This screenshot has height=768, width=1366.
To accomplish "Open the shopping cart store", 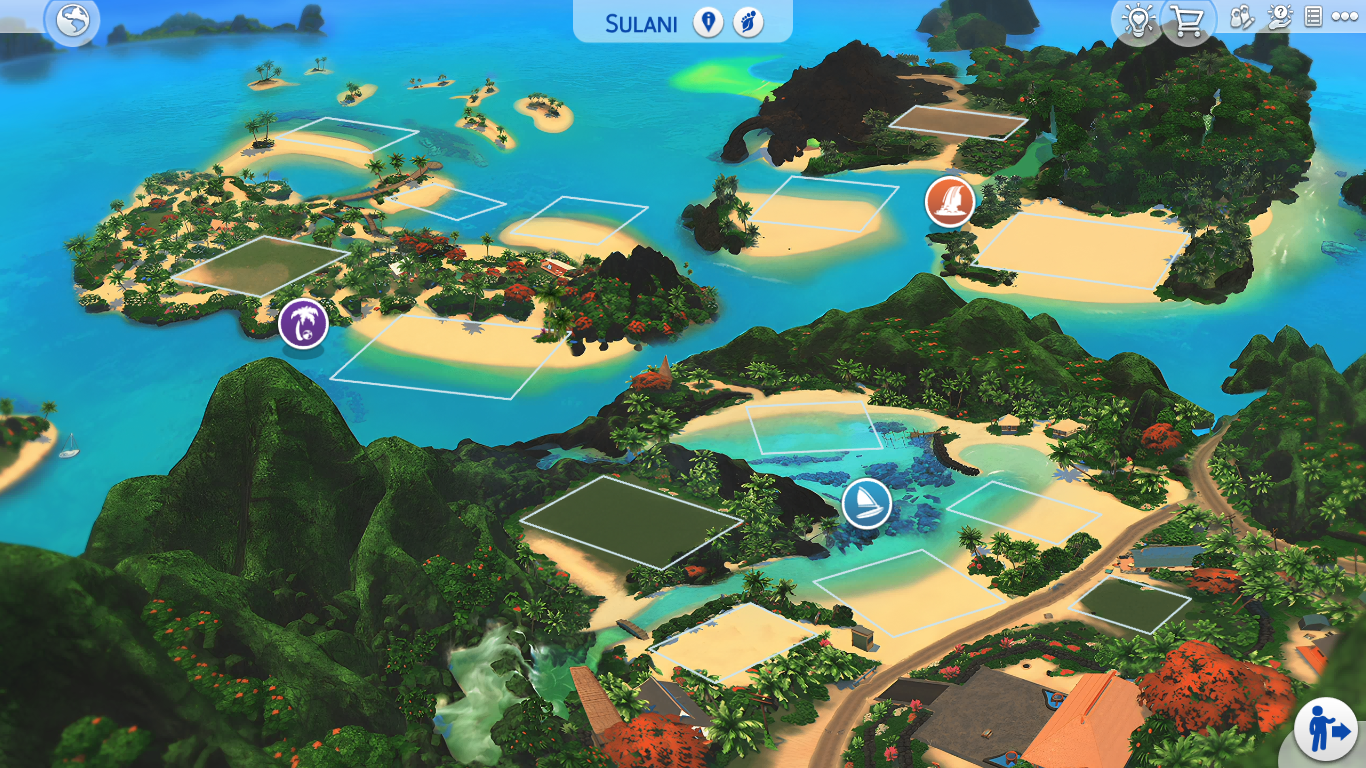I will pyautogui.click(x=1188, y=21).
